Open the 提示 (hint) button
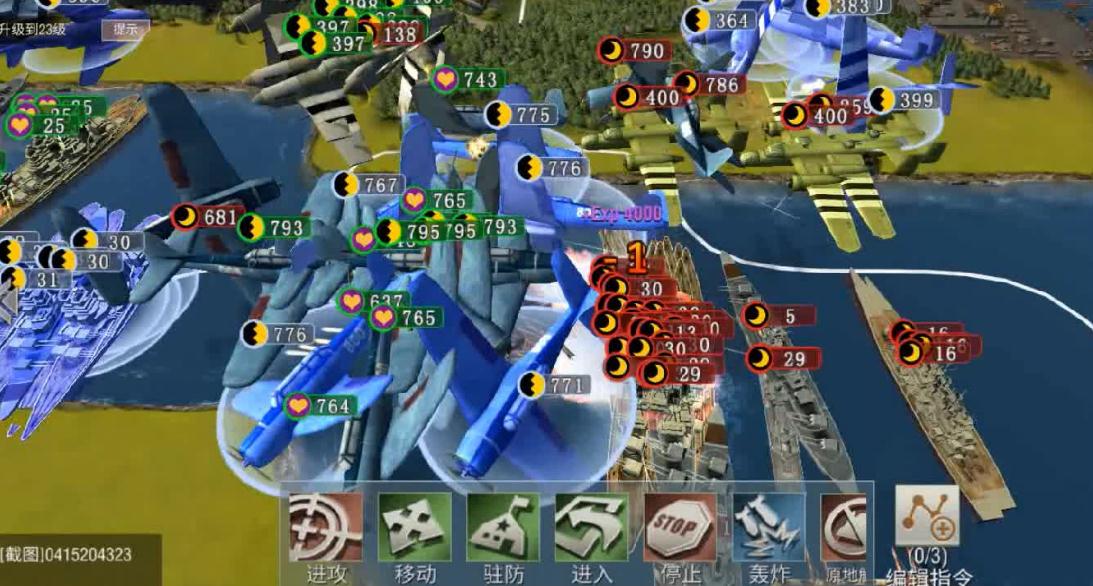The image size is (1093, 586). pos(125,29)
